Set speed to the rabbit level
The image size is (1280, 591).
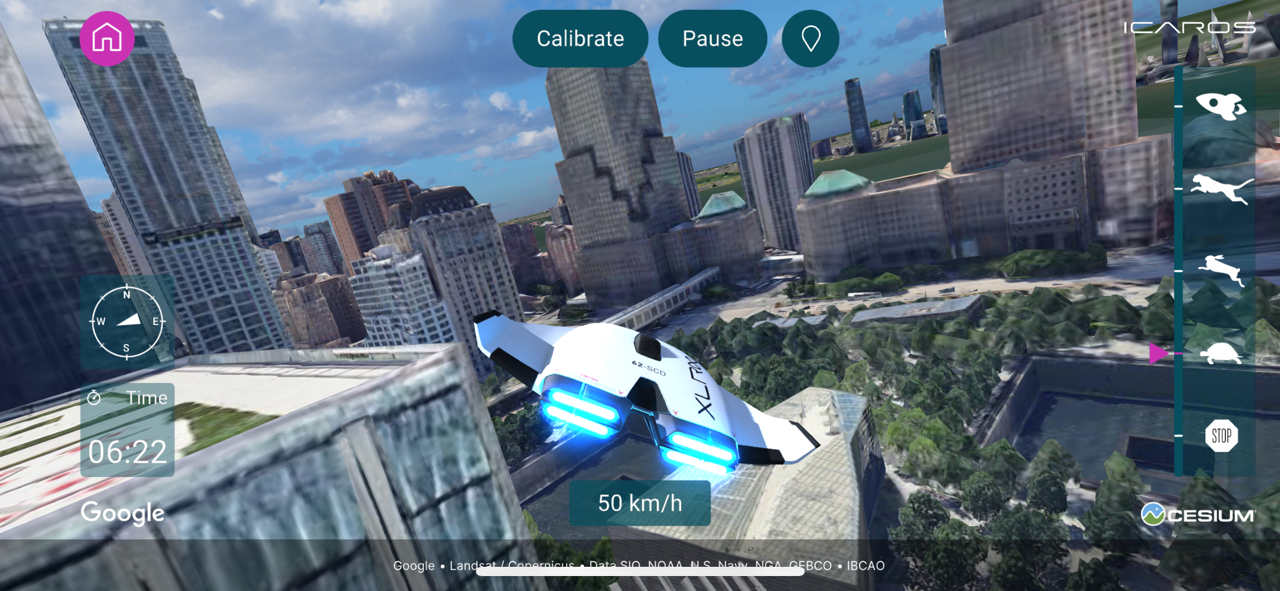[1221, 270]
